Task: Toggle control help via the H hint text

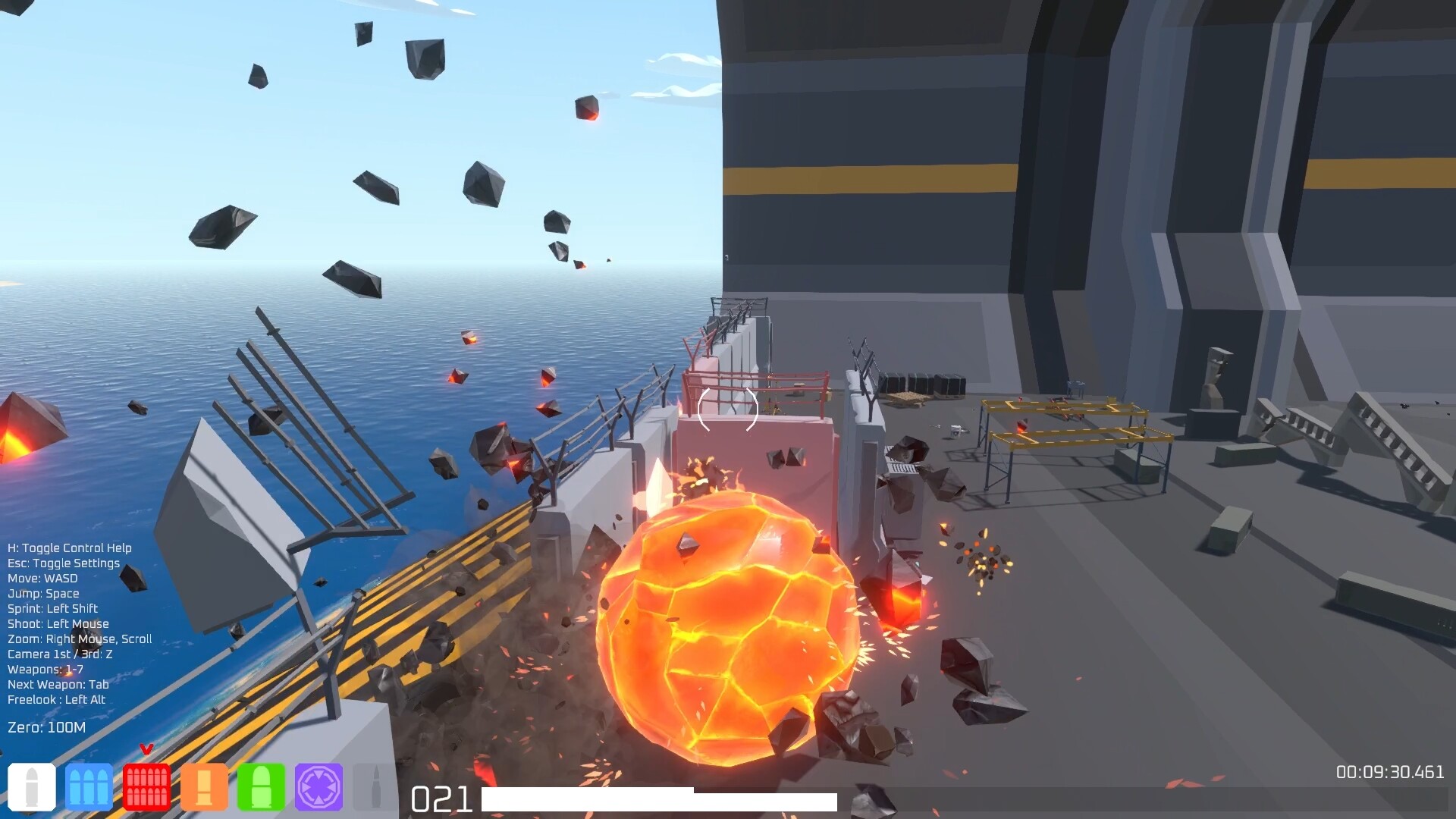Action: tap(69, 548)
